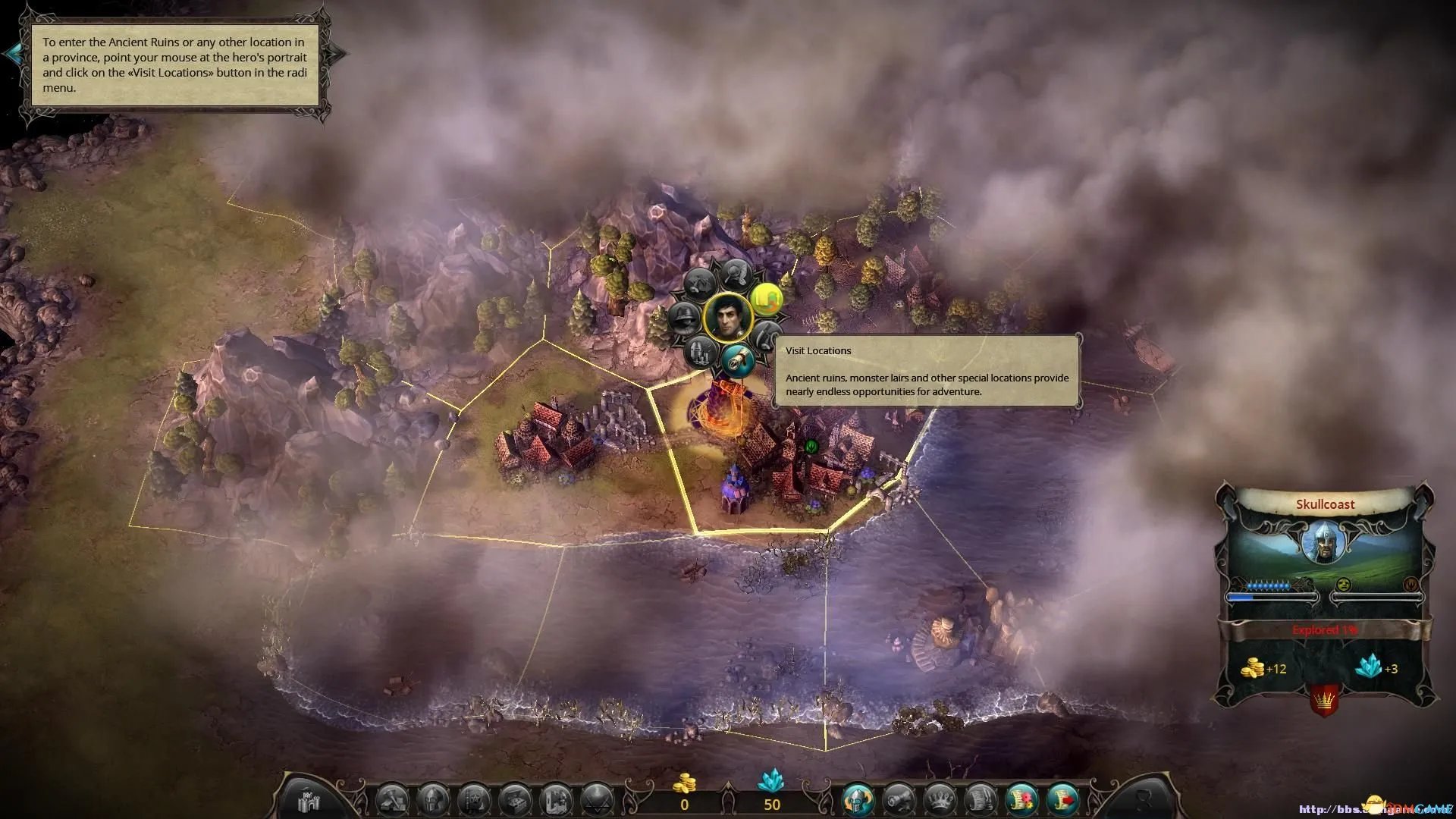The width and height of the screenshot is (1456, 819).
Task: Click the spyglass icon on the bottom bar
Action: pos(899,800)
